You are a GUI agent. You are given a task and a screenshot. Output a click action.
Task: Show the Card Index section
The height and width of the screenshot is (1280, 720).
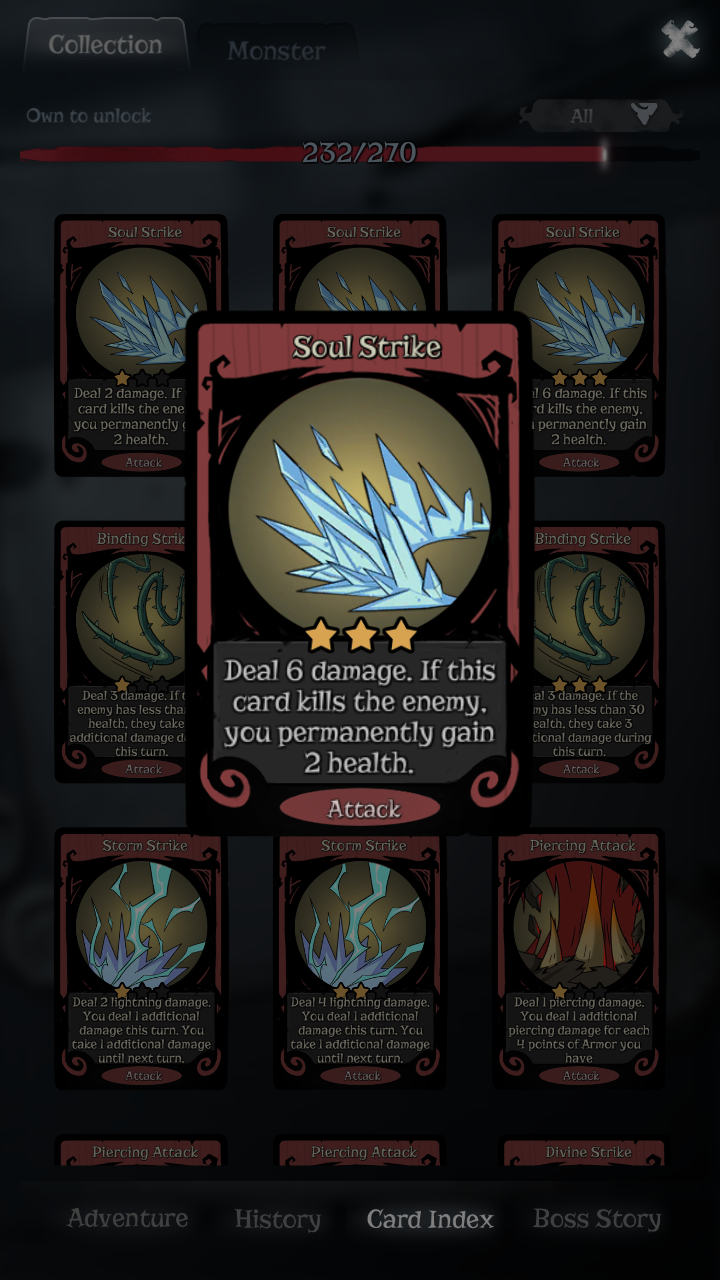click(430, 1220)
